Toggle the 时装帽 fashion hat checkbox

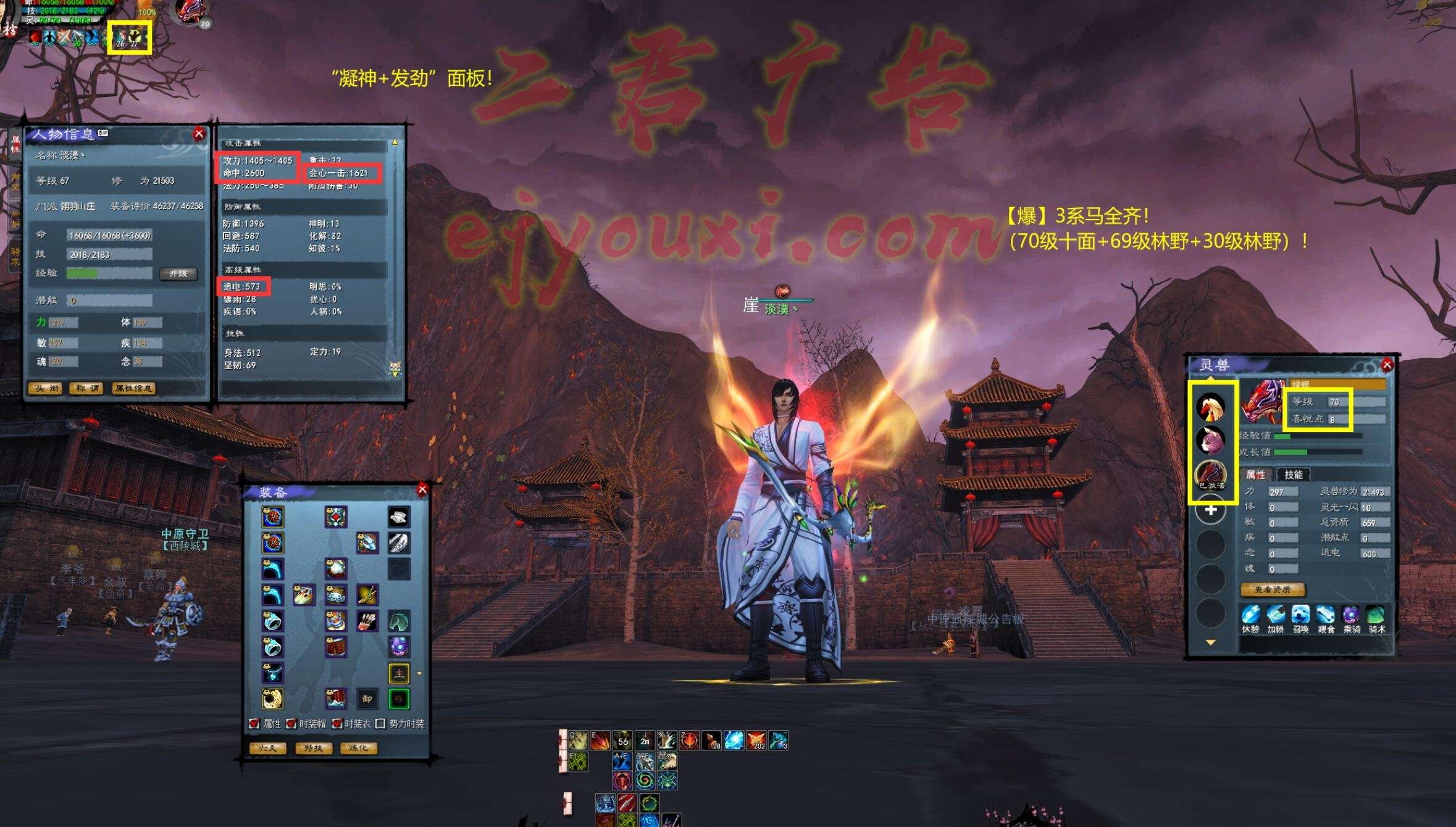pyautogui.click(x=291, y=723)
